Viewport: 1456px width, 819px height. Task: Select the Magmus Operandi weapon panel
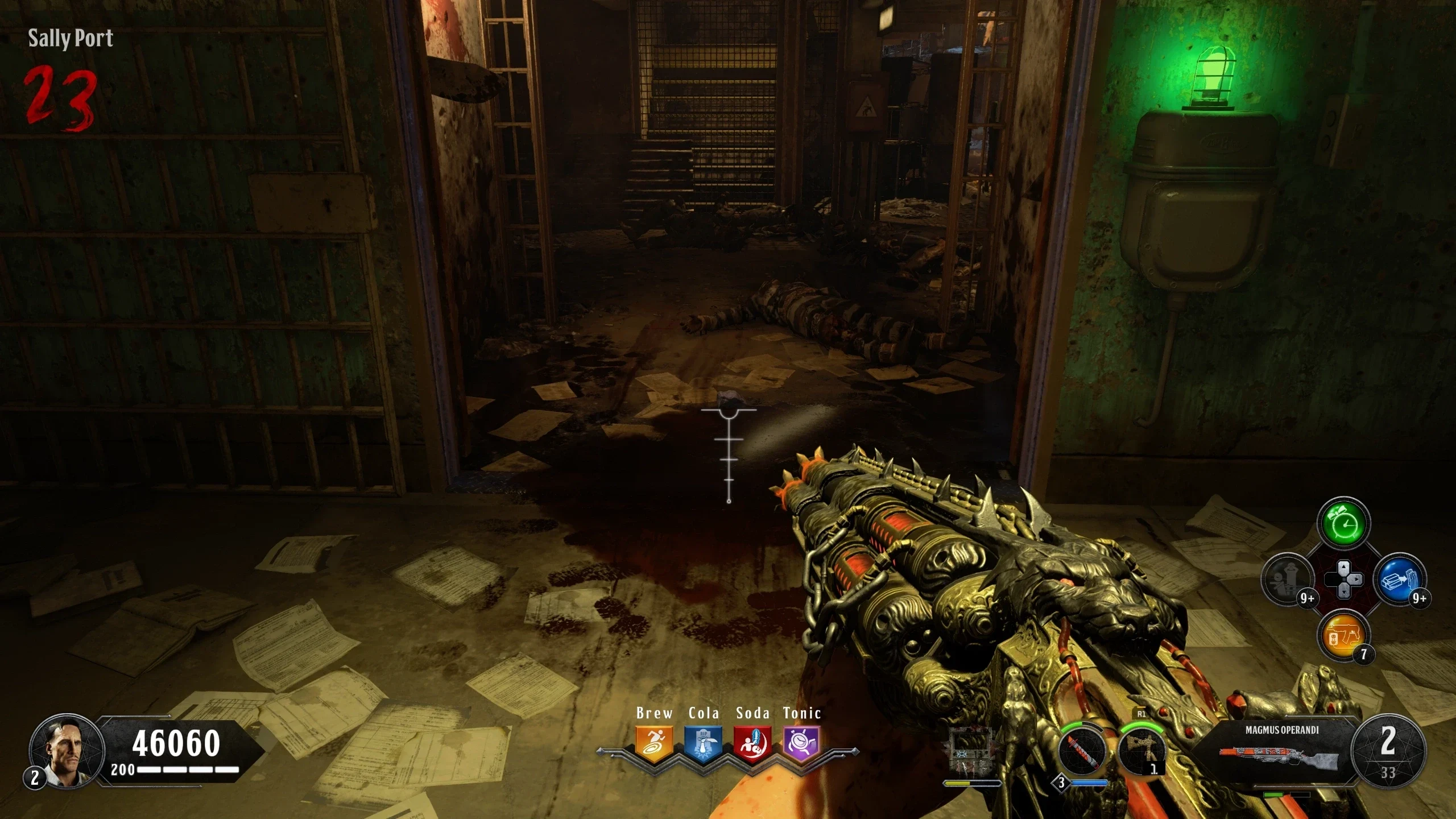point(1281,750)
